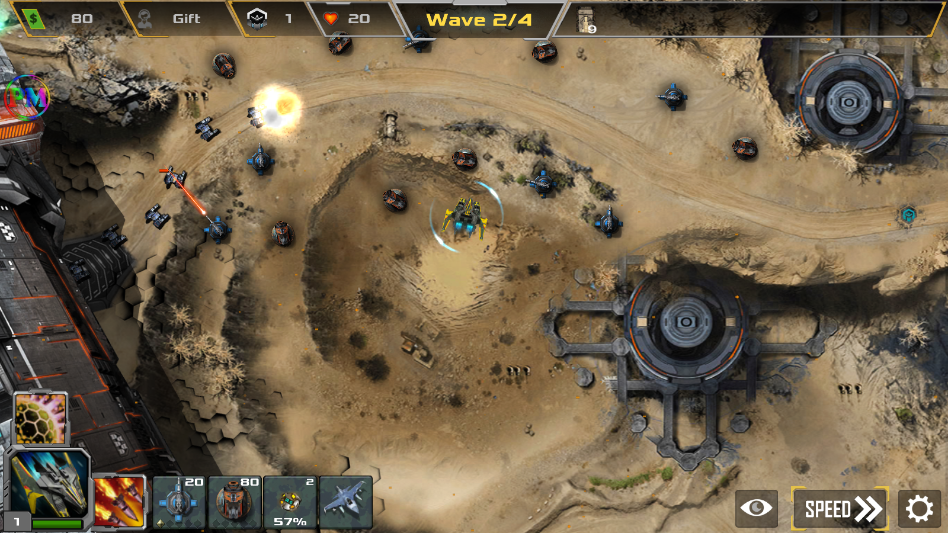Activate the honeycomb shield ability
Viewport: 948px width, 533px height.
point(41,418)
